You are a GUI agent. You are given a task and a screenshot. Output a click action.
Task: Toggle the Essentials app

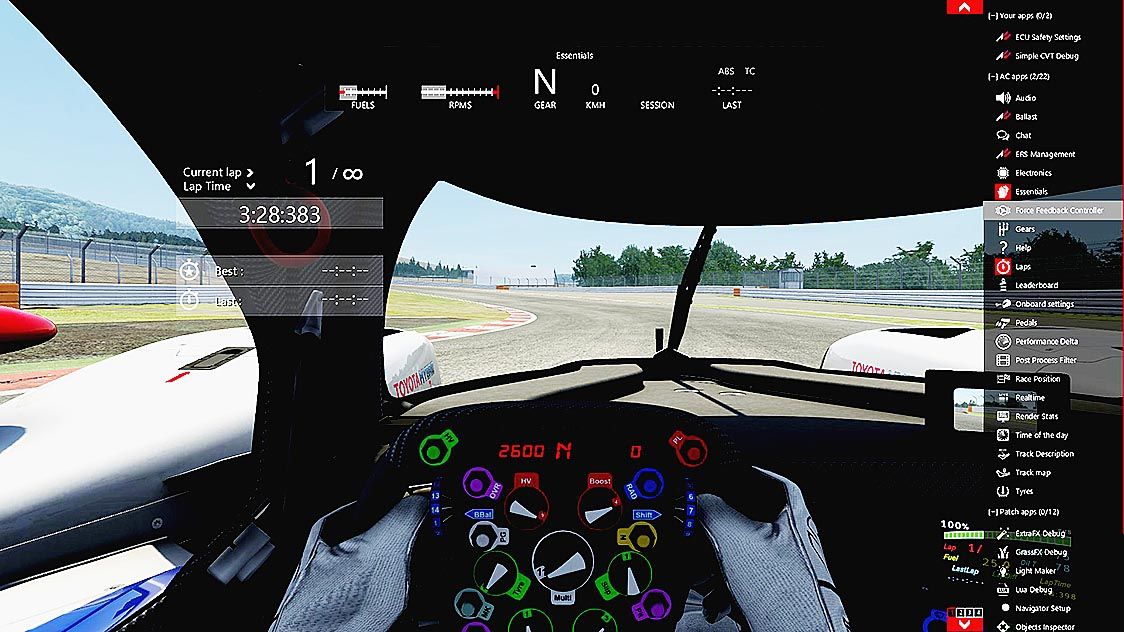[x=1031, y=191]
